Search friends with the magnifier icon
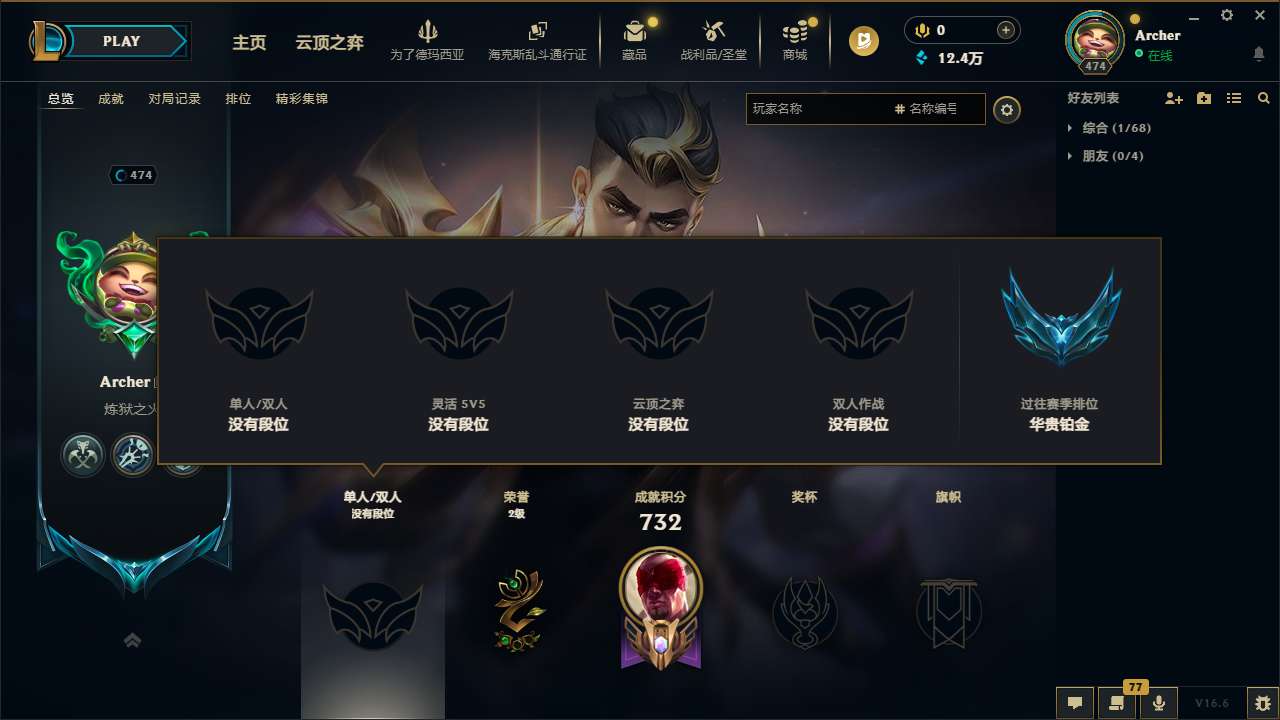1280x720 pixels. tap(1263, 98)
